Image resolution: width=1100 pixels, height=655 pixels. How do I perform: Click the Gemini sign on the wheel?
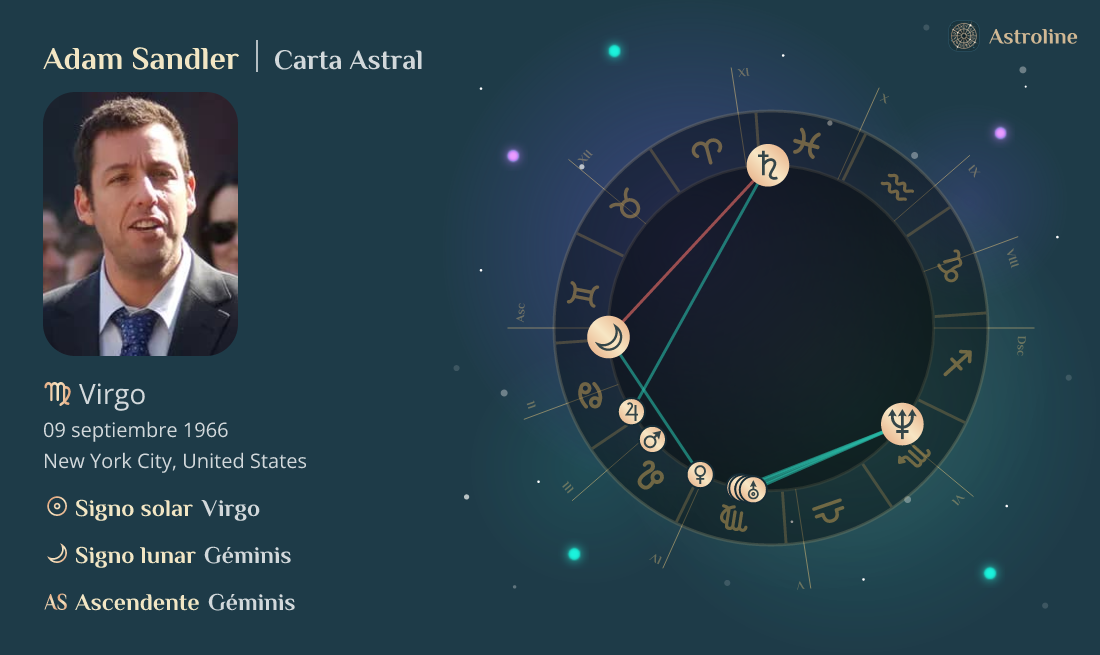[583, 294]
